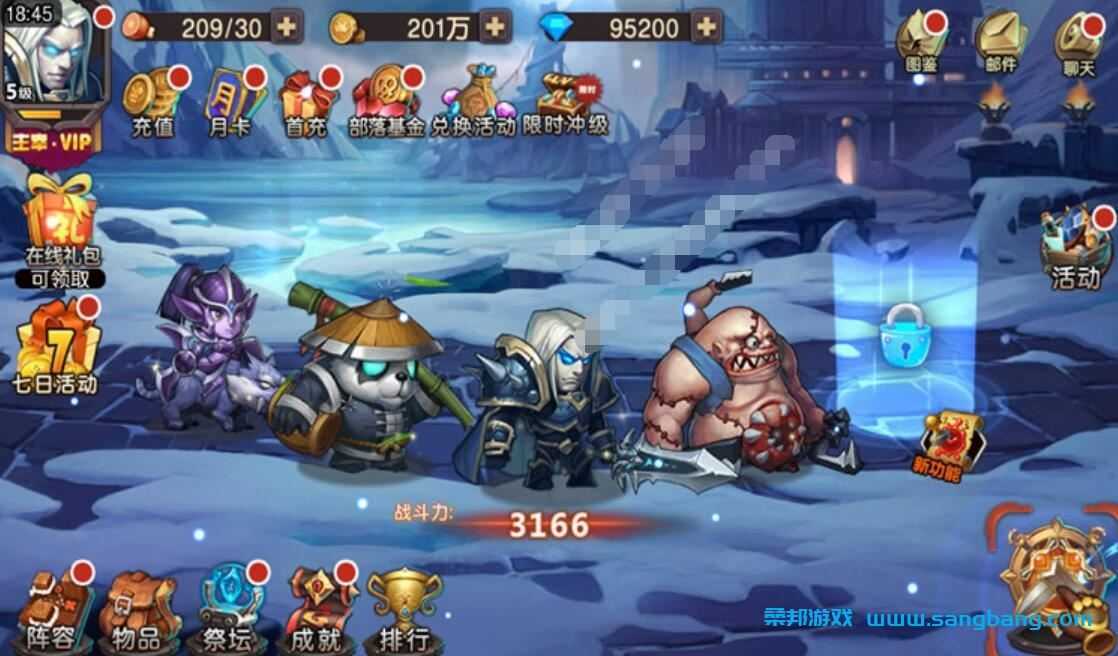
Task: Open the 月卡 monthly card offer
Action: tap(228, 102)
